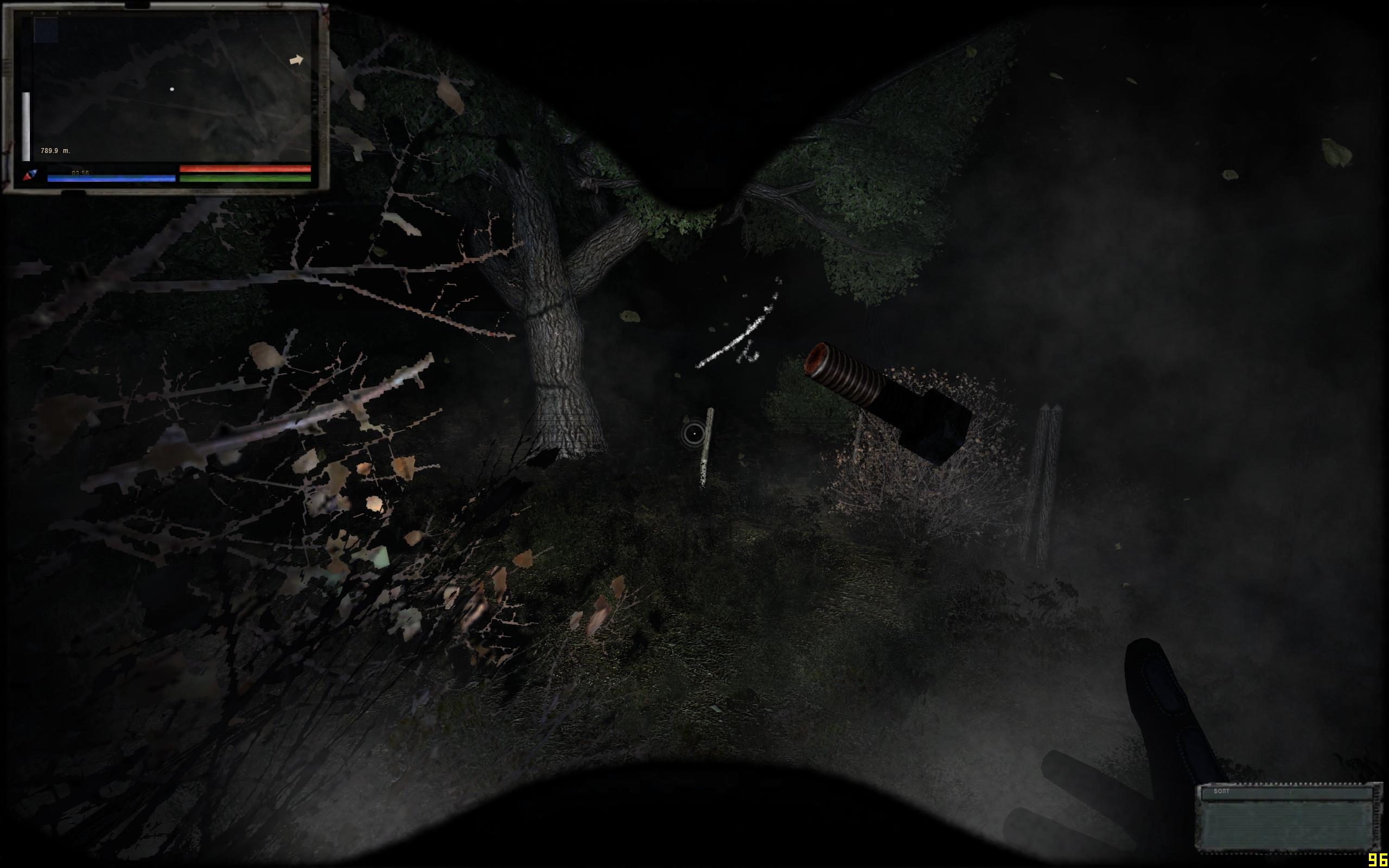Select the objective arrow marker on minimap

click(296, 60)
